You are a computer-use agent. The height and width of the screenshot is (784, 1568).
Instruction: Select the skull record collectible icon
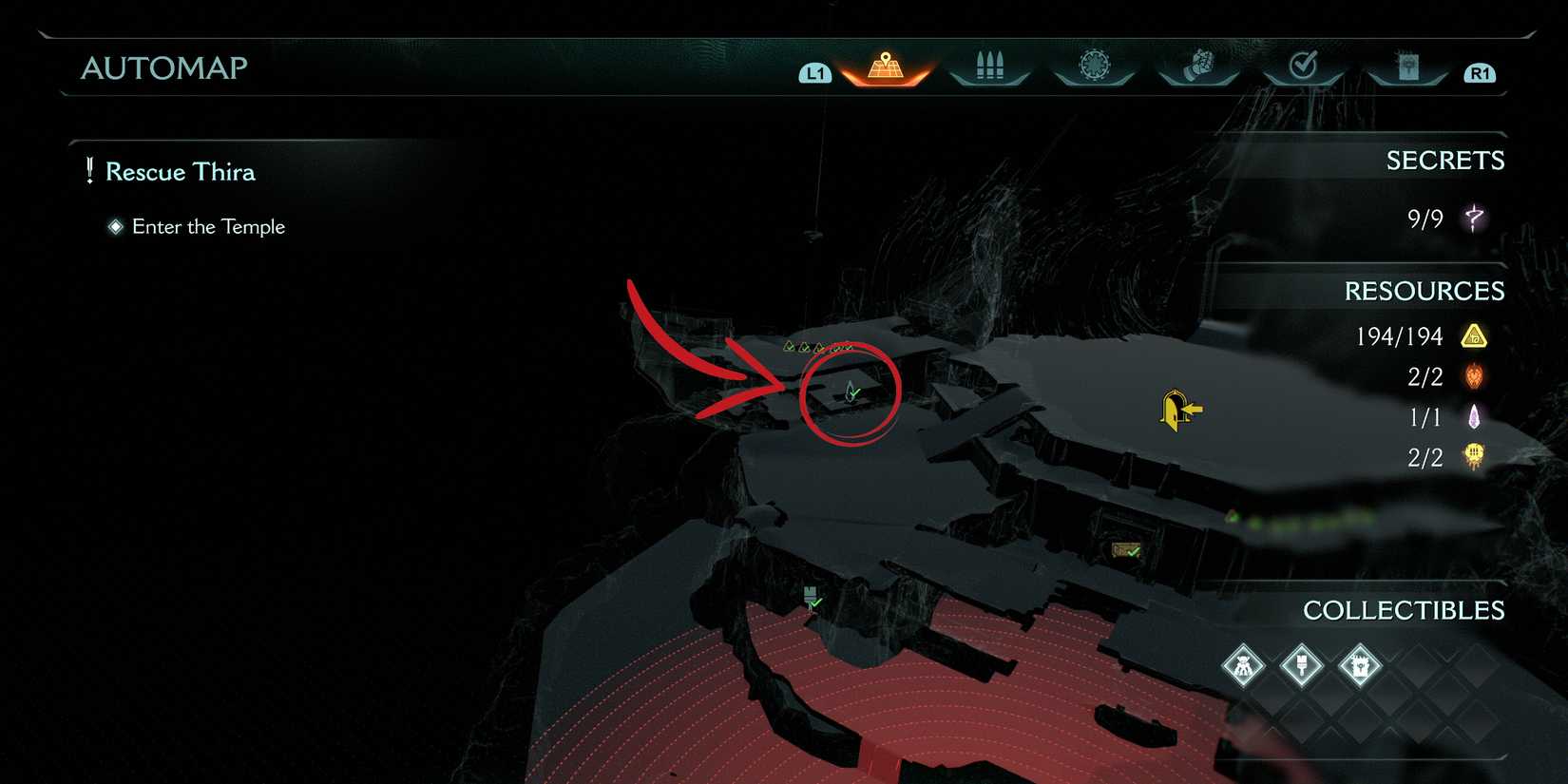(x=1359, y=666)
